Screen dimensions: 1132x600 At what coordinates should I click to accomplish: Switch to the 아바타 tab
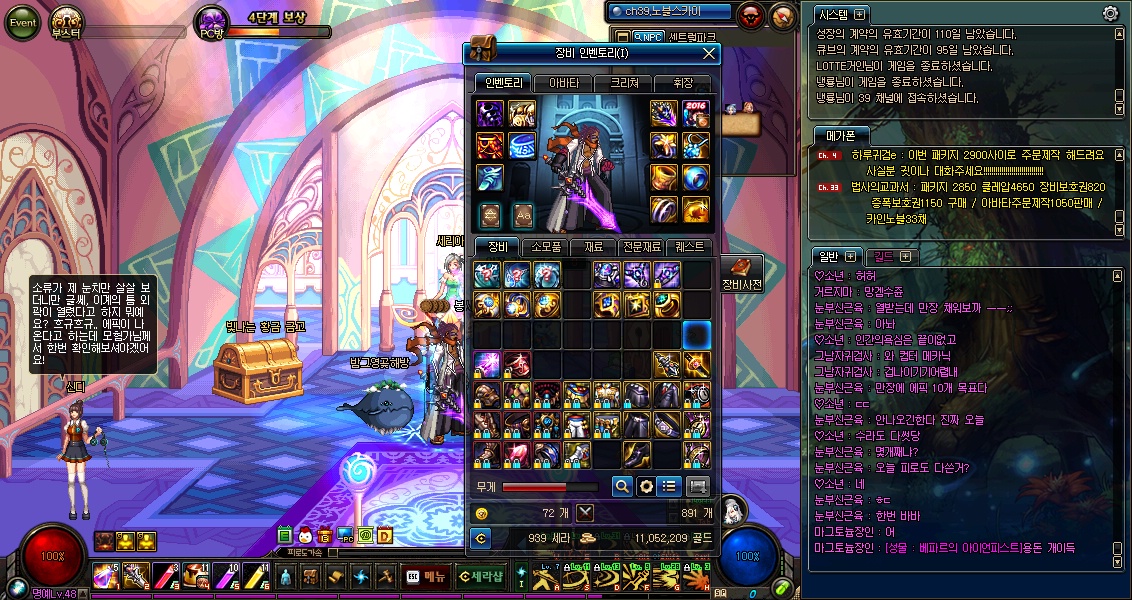pyautogui.click(x=563, y=83)
